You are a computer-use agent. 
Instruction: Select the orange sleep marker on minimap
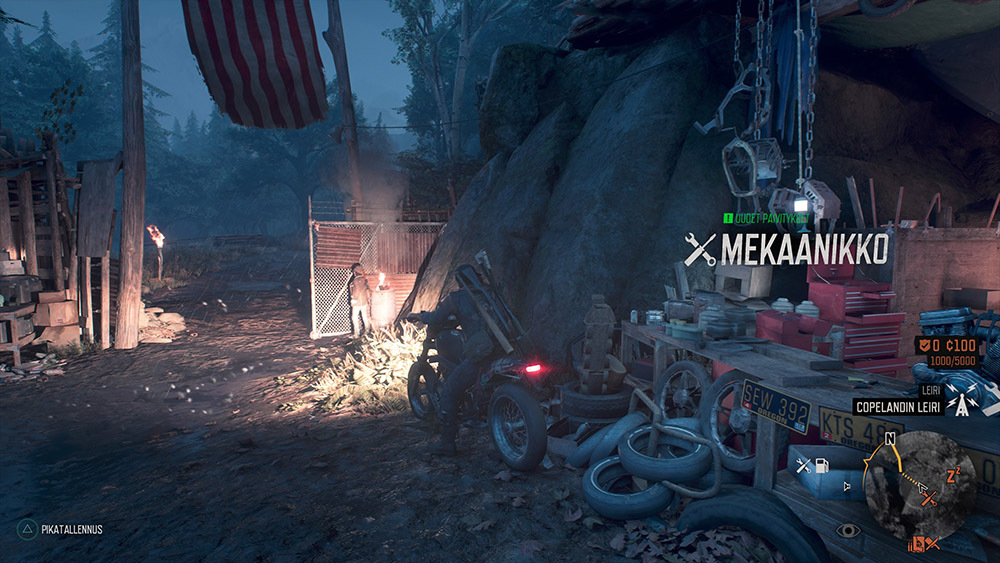[x=952, y=477]
